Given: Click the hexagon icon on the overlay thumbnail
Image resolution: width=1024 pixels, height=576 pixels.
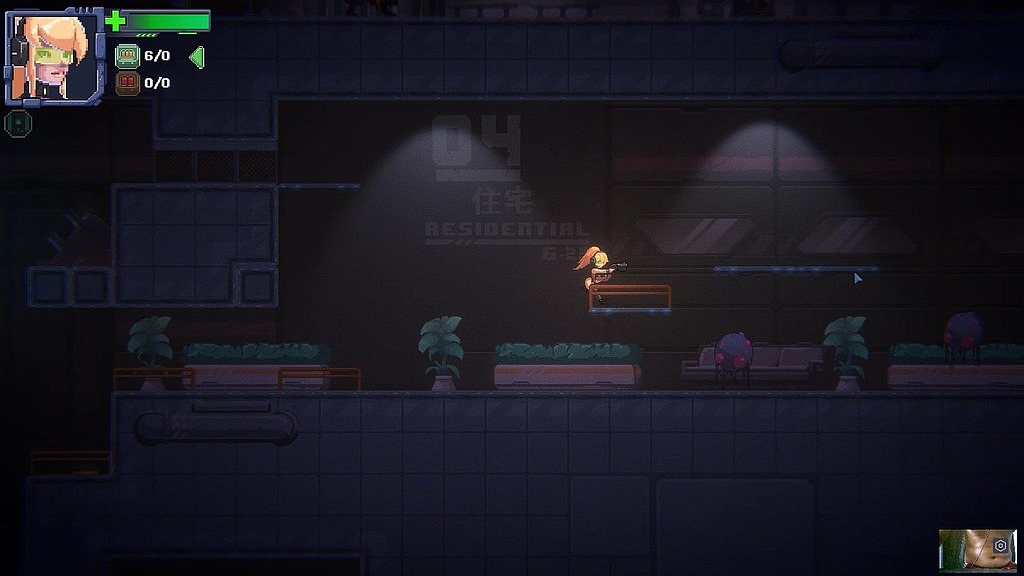Looking at the screenshot, I should tap(999, 545).
